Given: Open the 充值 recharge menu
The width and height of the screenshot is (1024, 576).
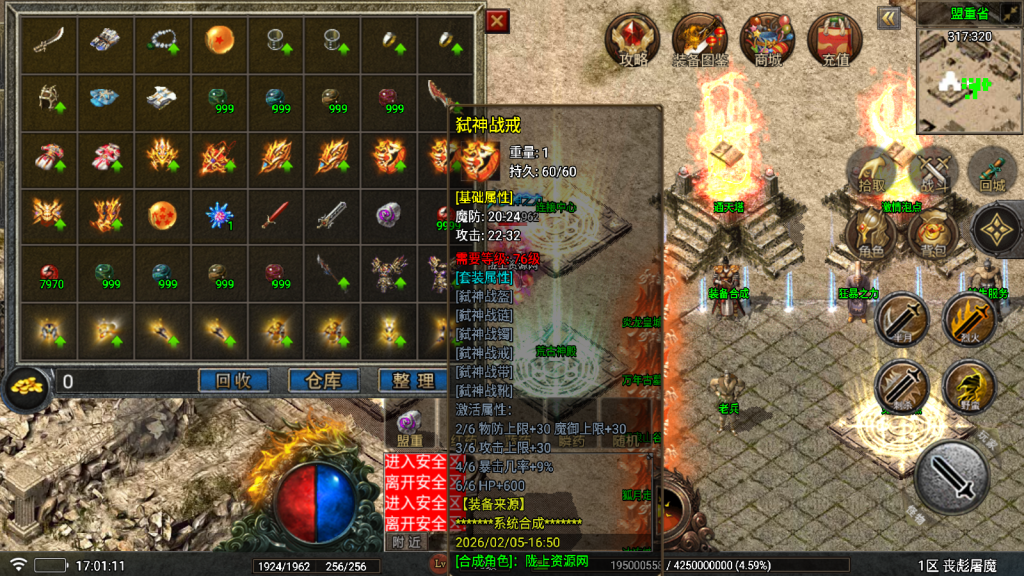Looking at the screenshot, I should [835, 40].
